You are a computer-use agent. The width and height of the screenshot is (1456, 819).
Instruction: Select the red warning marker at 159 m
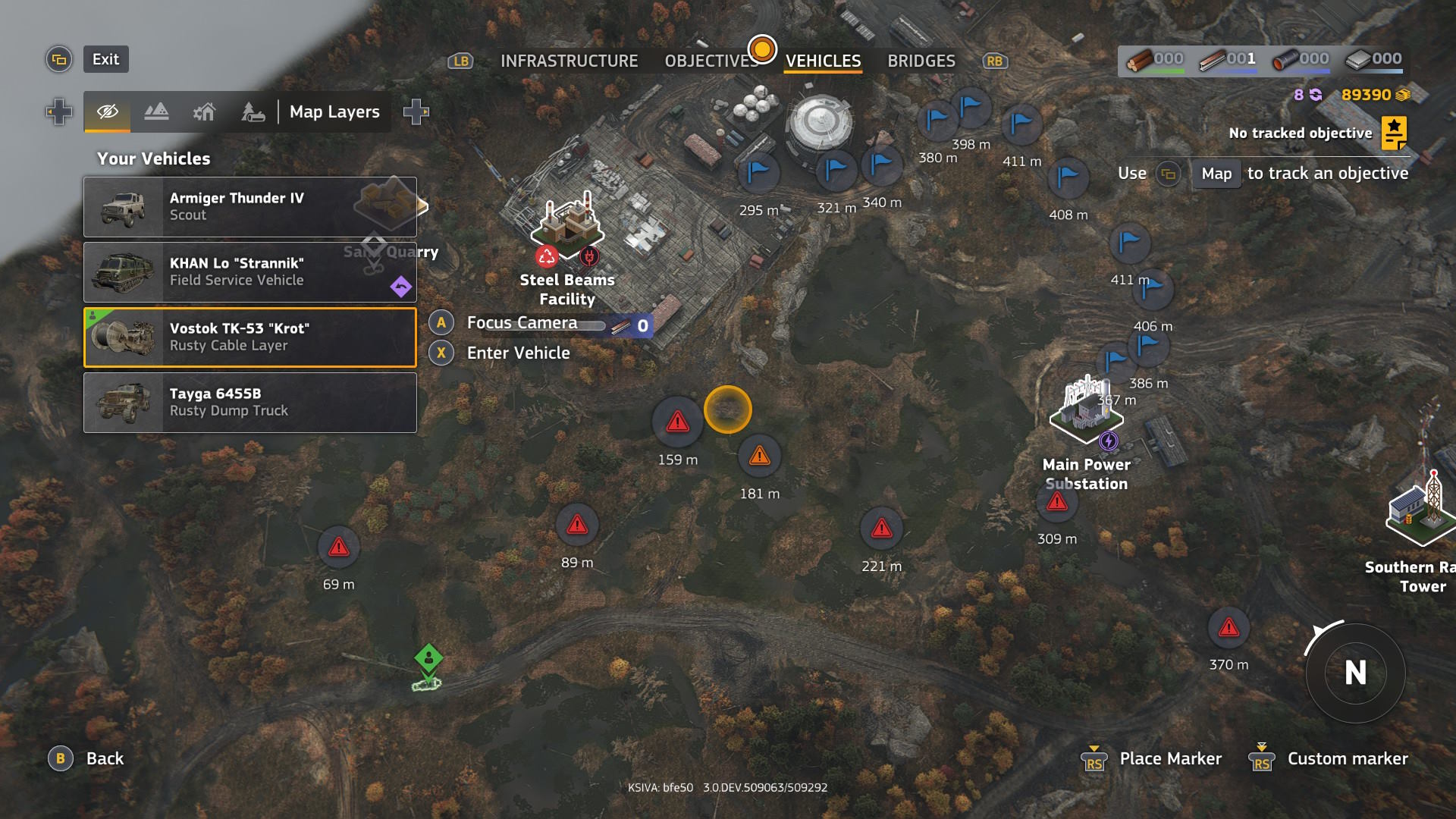click(677, 422)
